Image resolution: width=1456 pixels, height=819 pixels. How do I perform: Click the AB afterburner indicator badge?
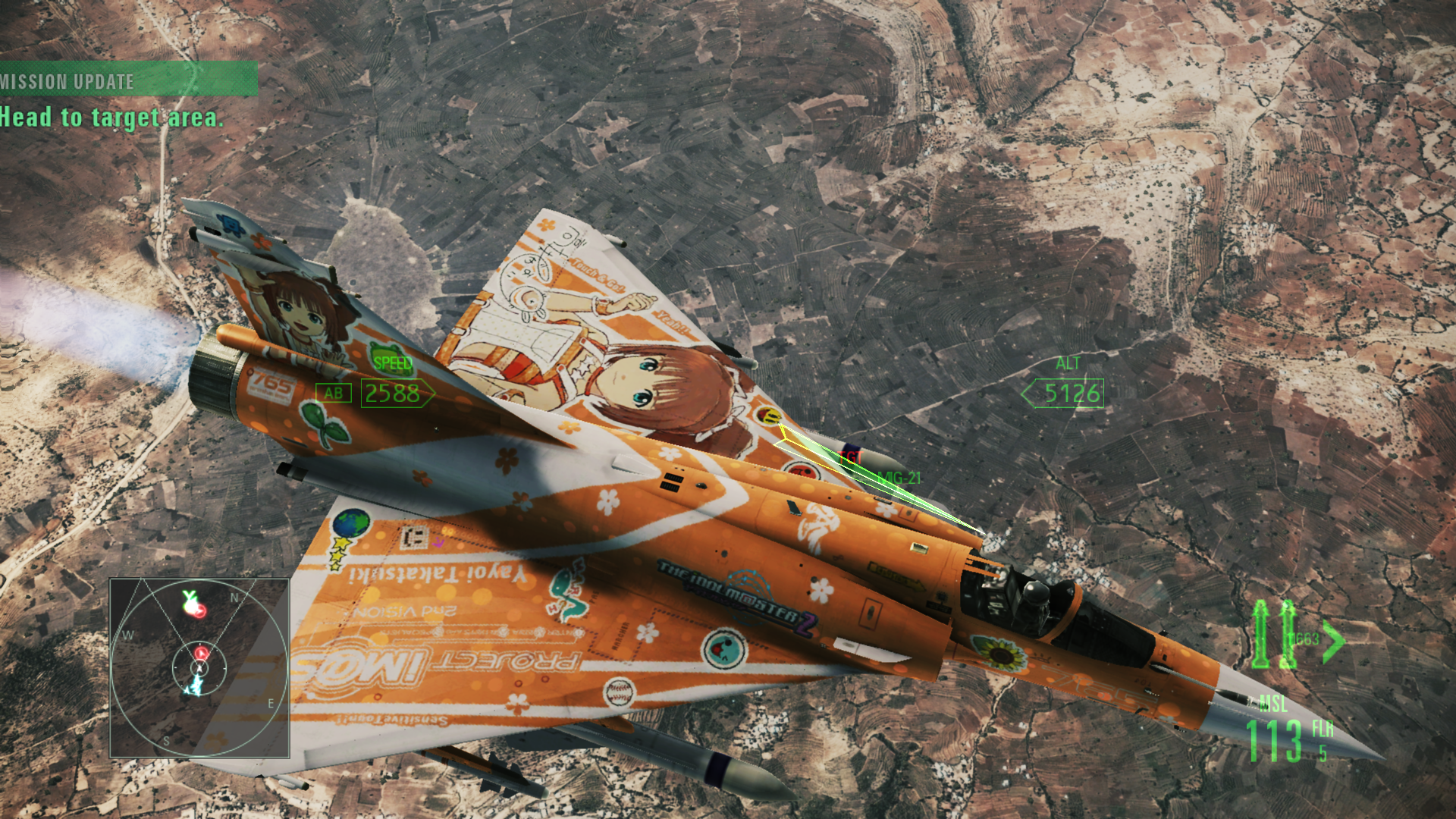click(x=334, y=394)
